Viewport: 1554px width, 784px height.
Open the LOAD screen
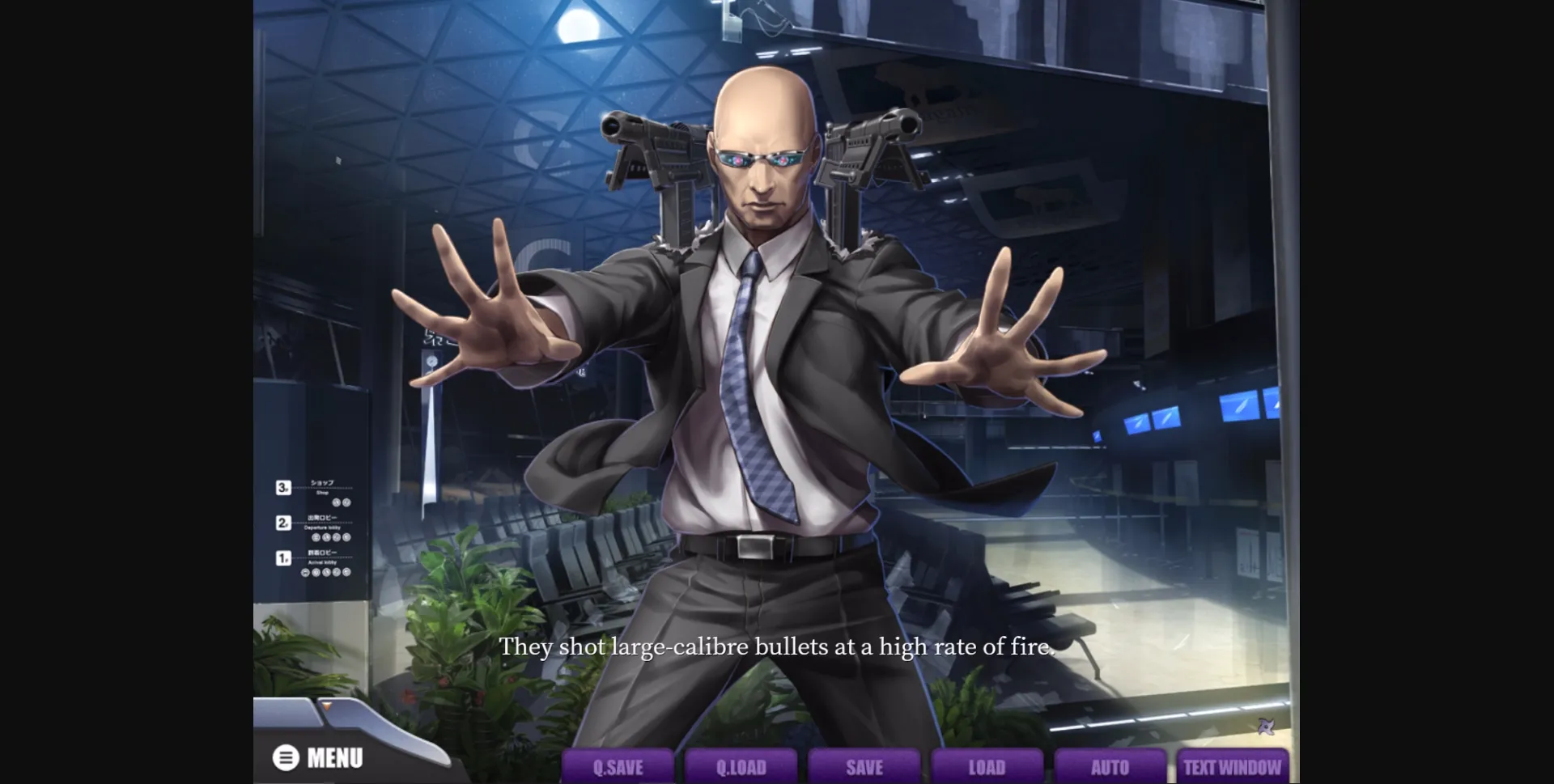pos(987,766)
